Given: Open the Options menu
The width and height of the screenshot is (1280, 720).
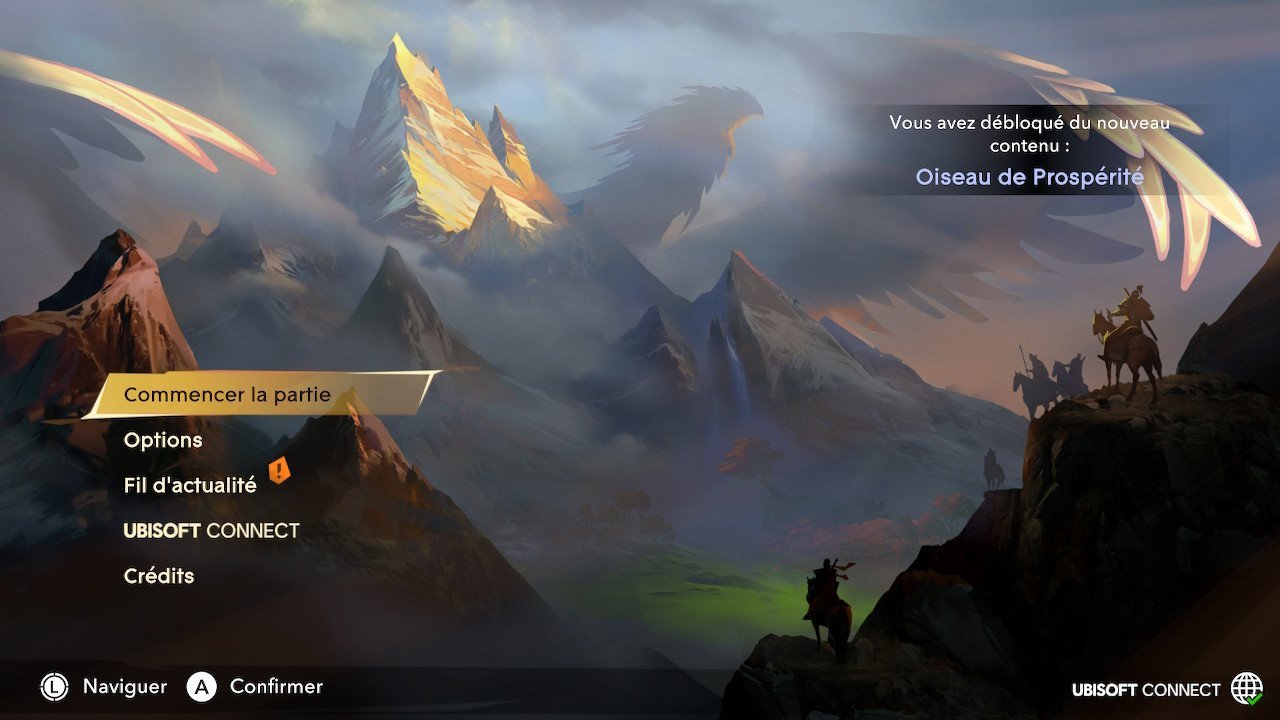Looking at the screenshot, I should (x=163, y=440).
